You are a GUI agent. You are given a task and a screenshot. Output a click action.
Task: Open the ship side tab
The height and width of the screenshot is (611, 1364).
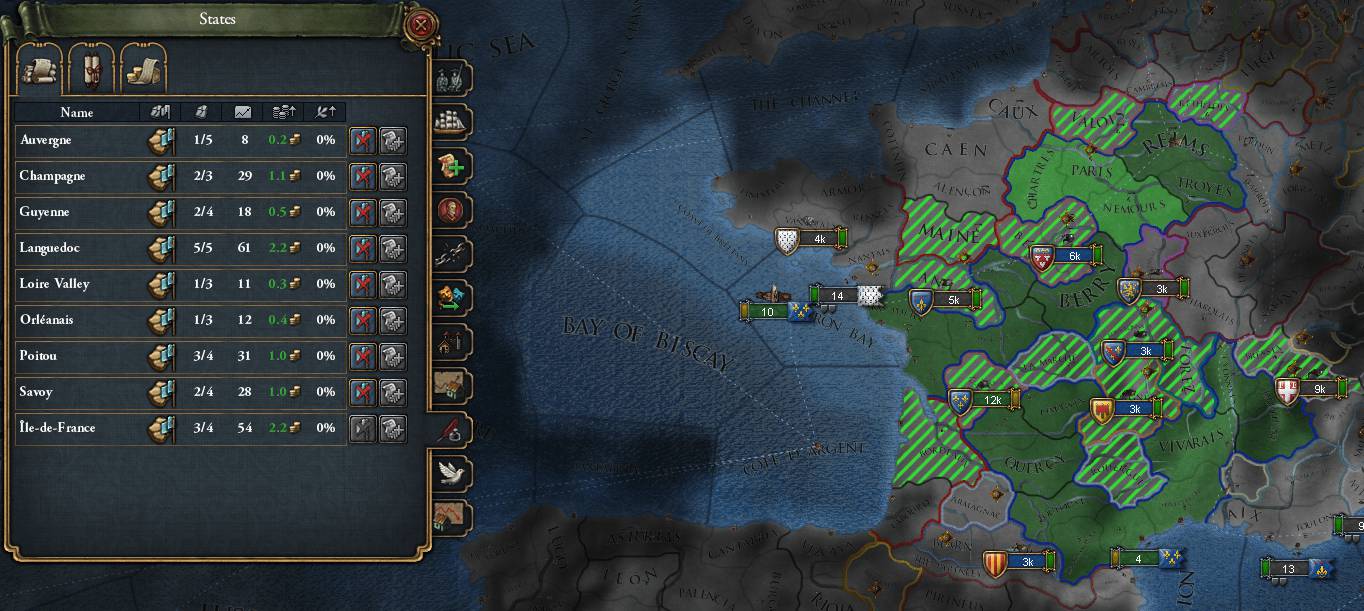(x=451, y=119)
